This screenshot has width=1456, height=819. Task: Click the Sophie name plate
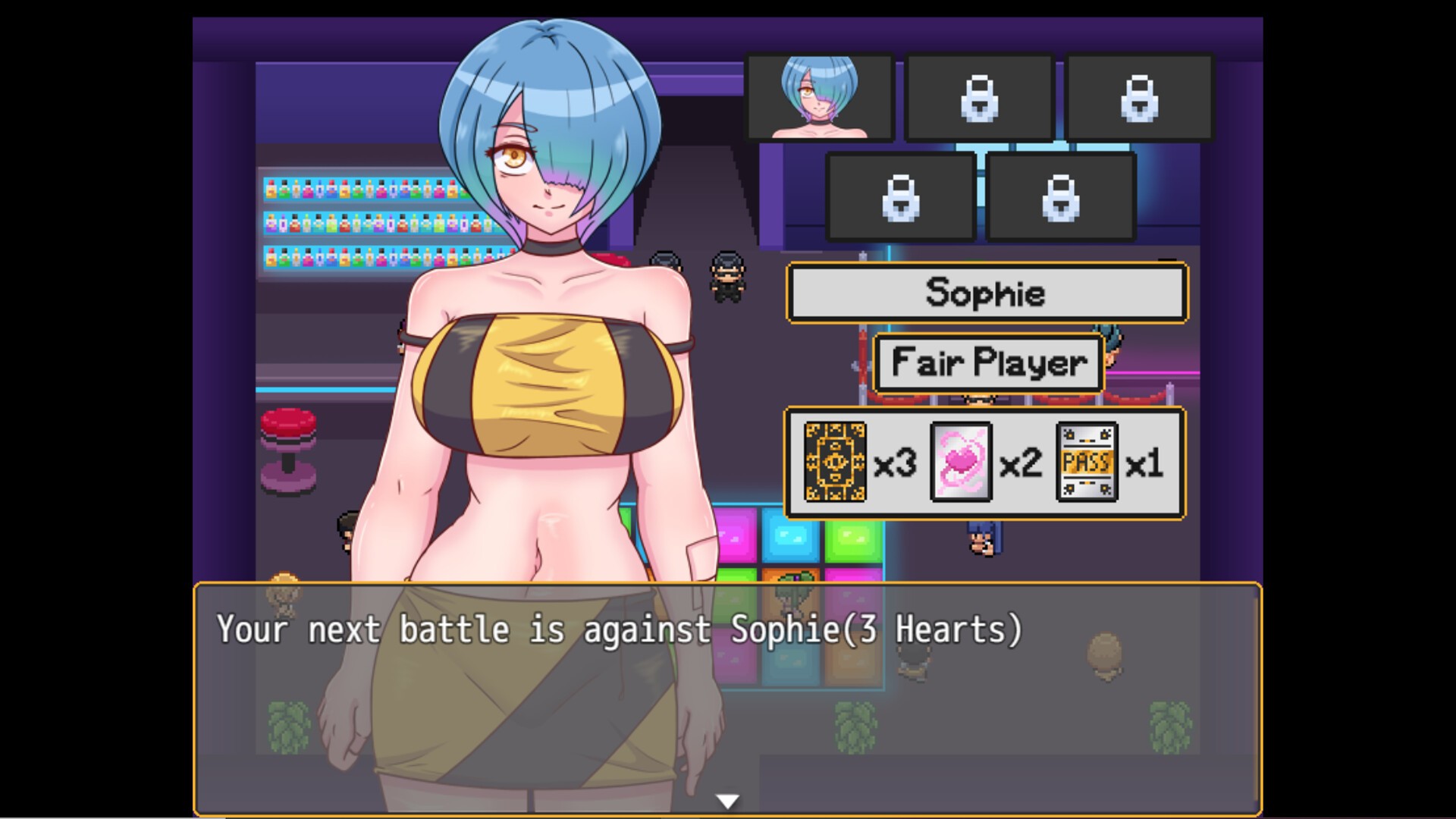click(987, 293)
